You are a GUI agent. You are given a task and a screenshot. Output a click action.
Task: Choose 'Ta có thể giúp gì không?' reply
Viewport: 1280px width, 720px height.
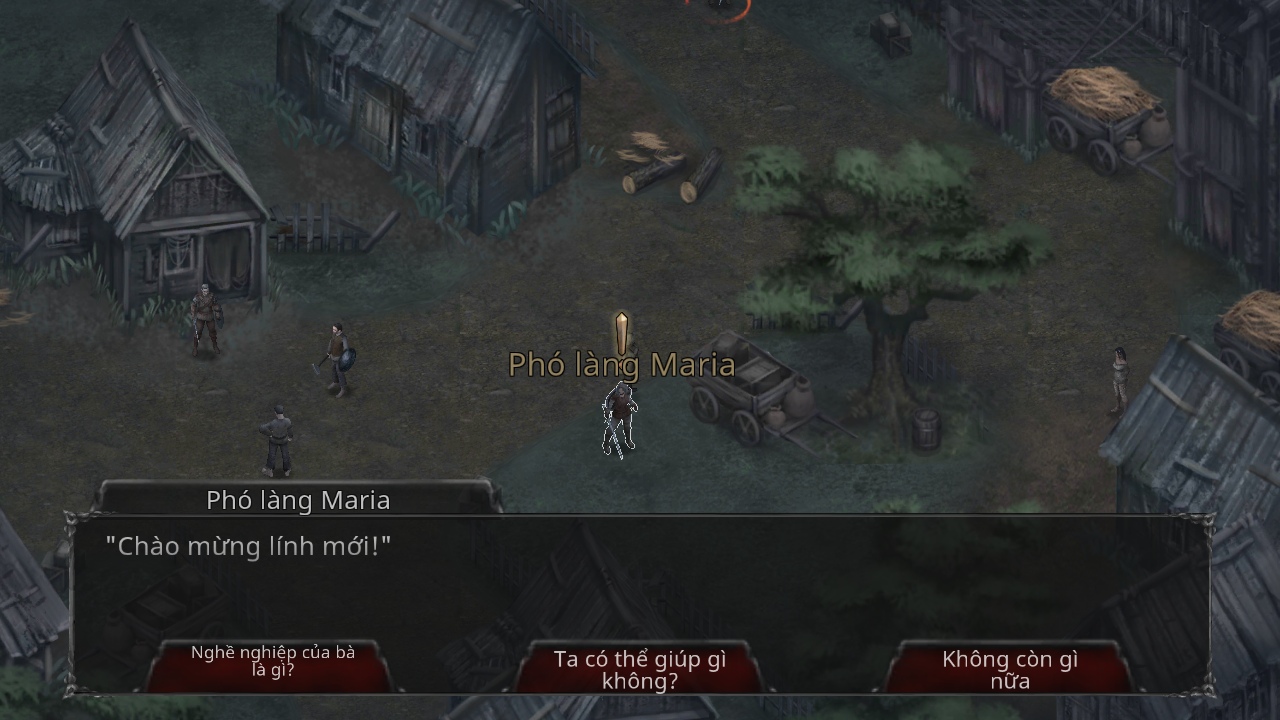point(640,669)
